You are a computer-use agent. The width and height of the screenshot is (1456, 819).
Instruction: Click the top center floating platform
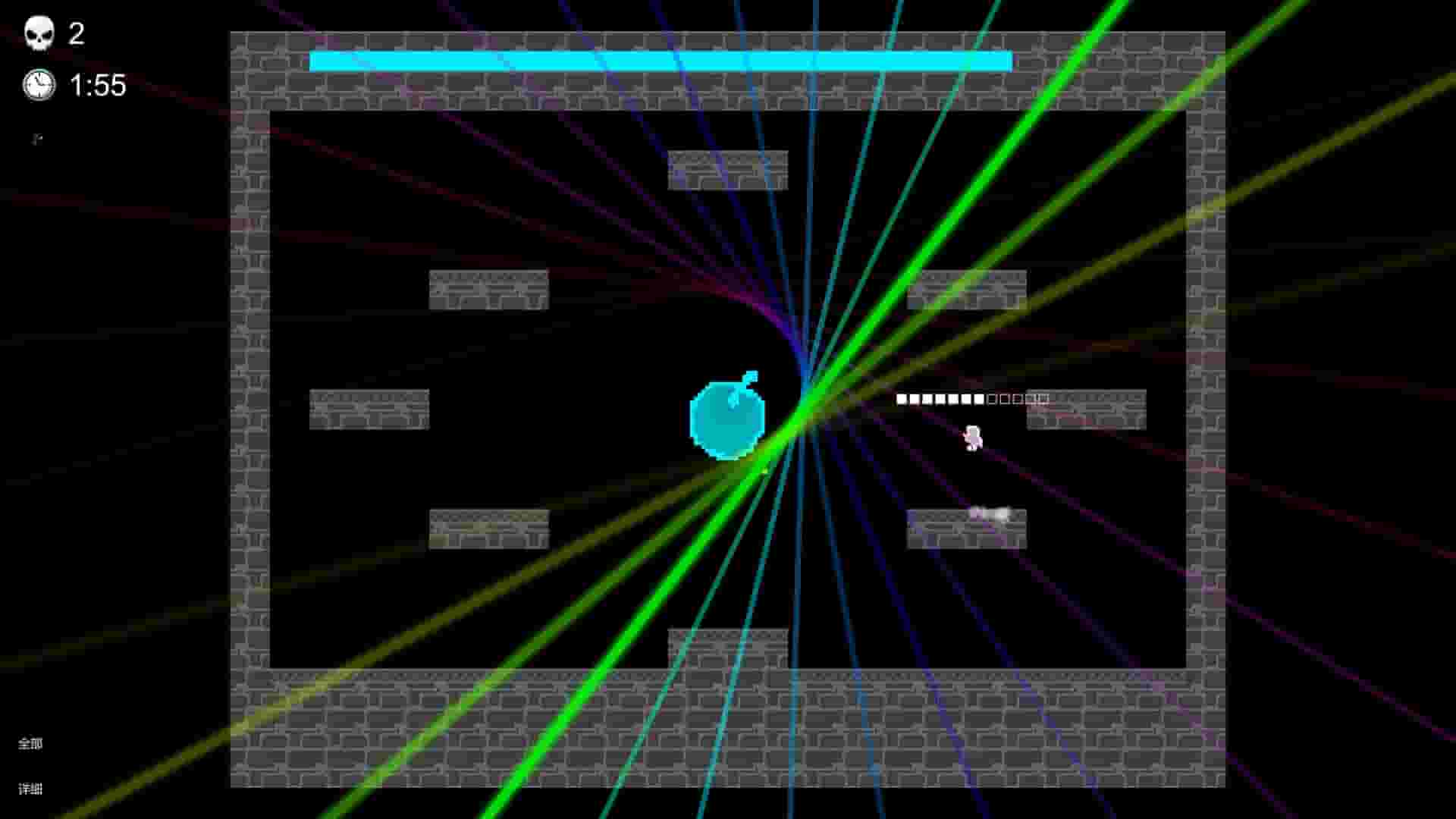[x=726, y=171]
